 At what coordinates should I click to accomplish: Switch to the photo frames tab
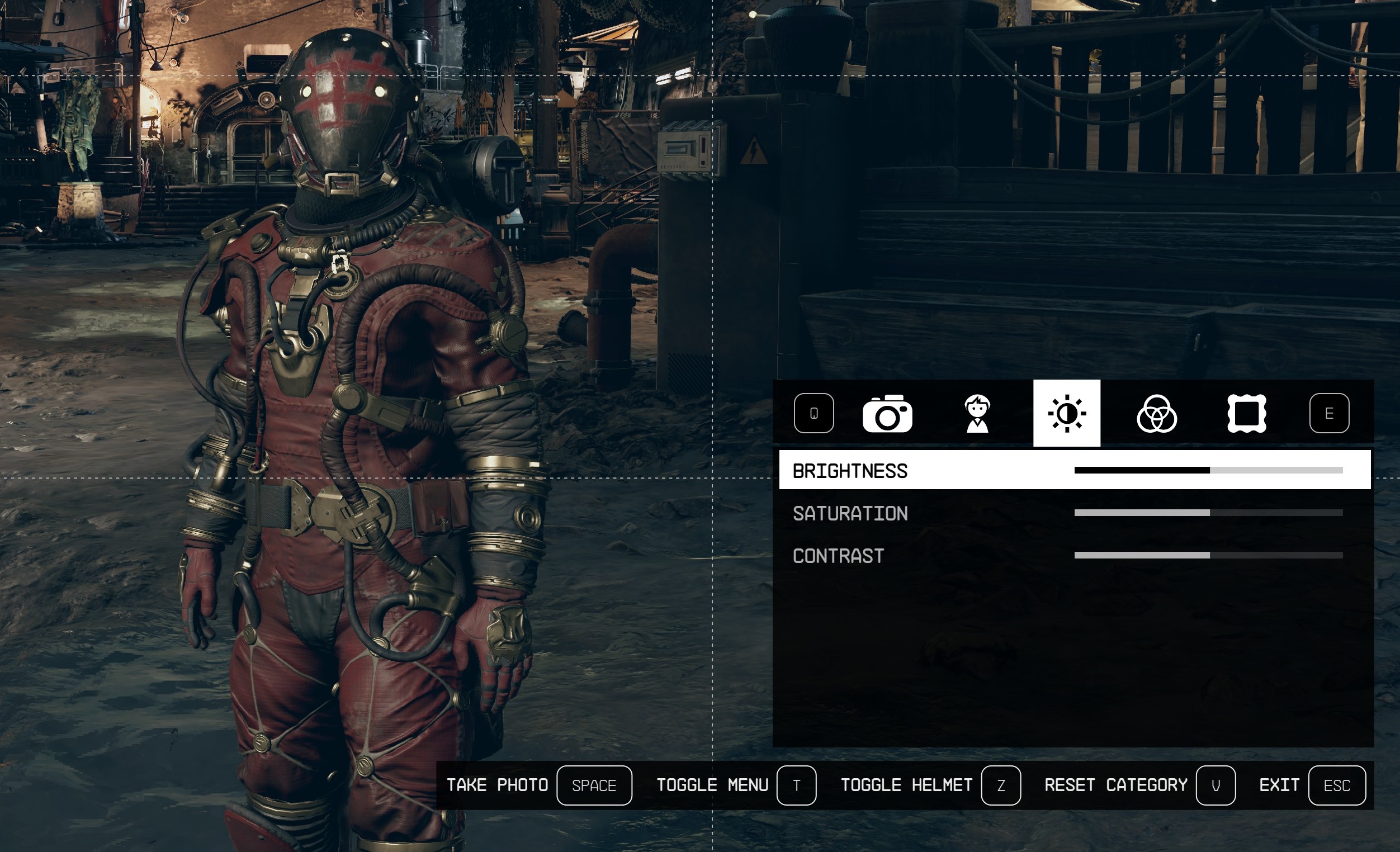click(x=1247, y=414)
